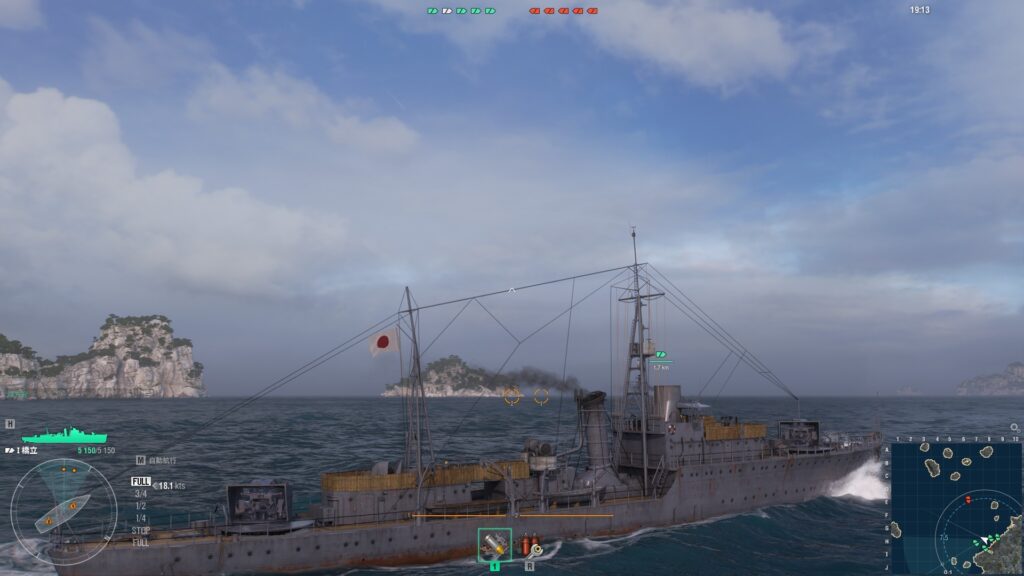Image resolution: width=1024 pixels, height=576 pixels.
Task: Select the main battery shell slot
Action: (494, 545)
